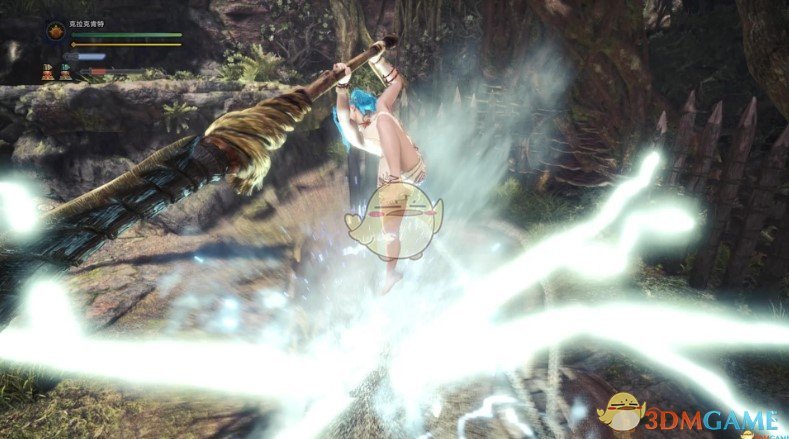This screenshot has width=789, height=439.
Task: Open the 3DMGAME watermark logo
Action: 690,412
